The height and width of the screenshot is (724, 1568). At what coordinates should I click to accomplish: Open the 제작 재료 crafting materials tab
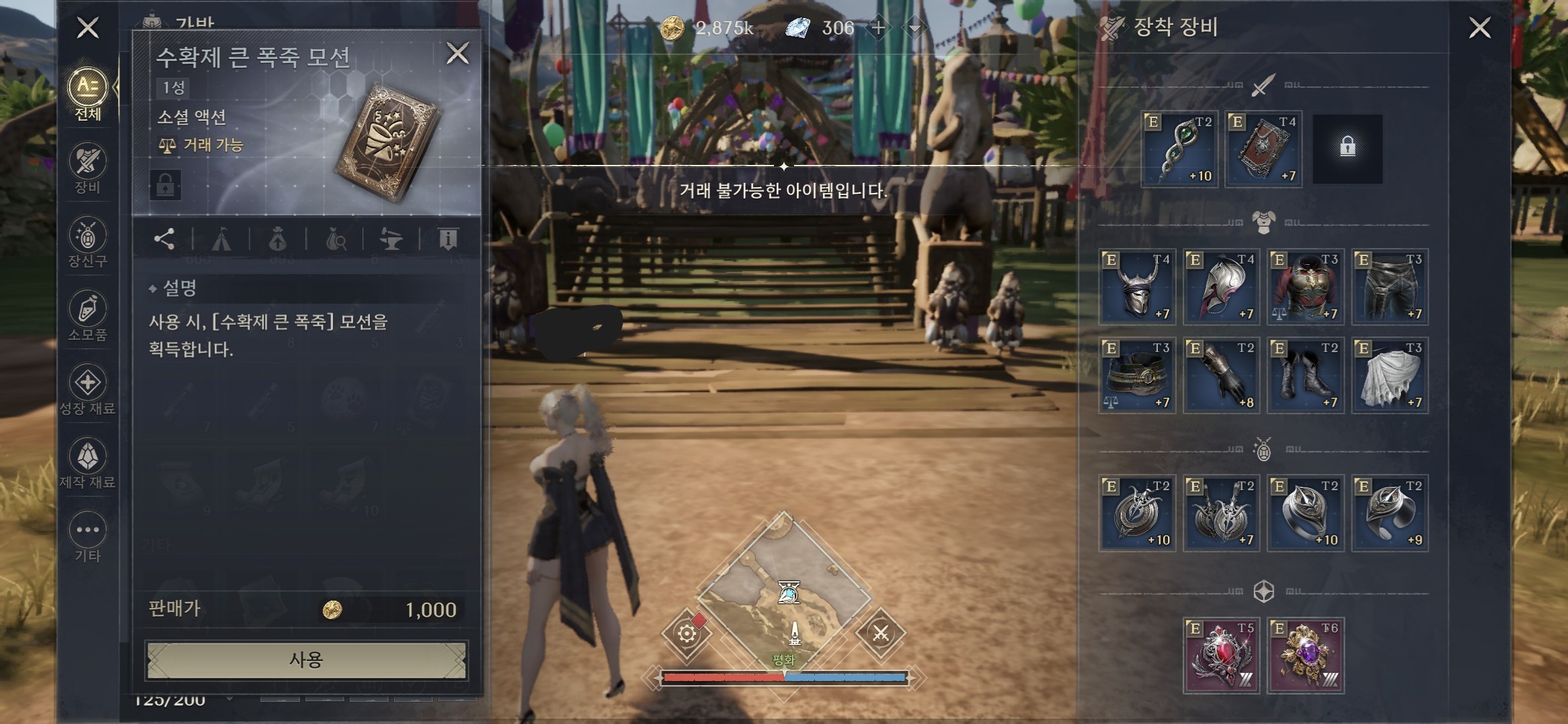tap(88, 463)
